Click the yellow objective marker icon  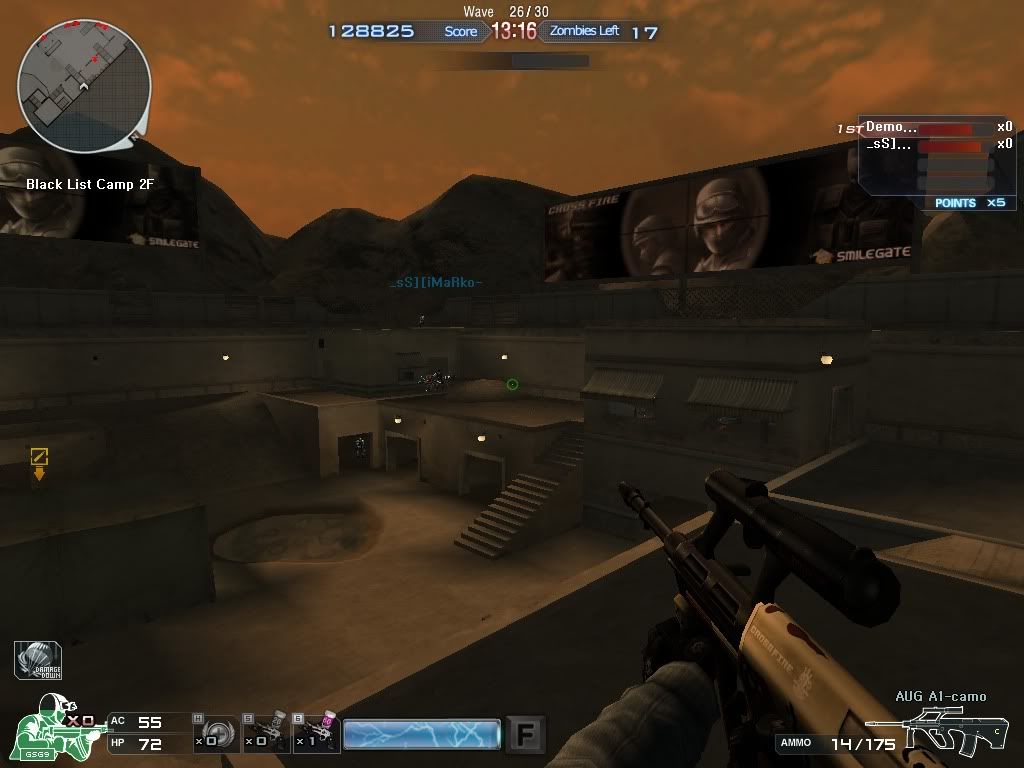(x=39, y=458)
